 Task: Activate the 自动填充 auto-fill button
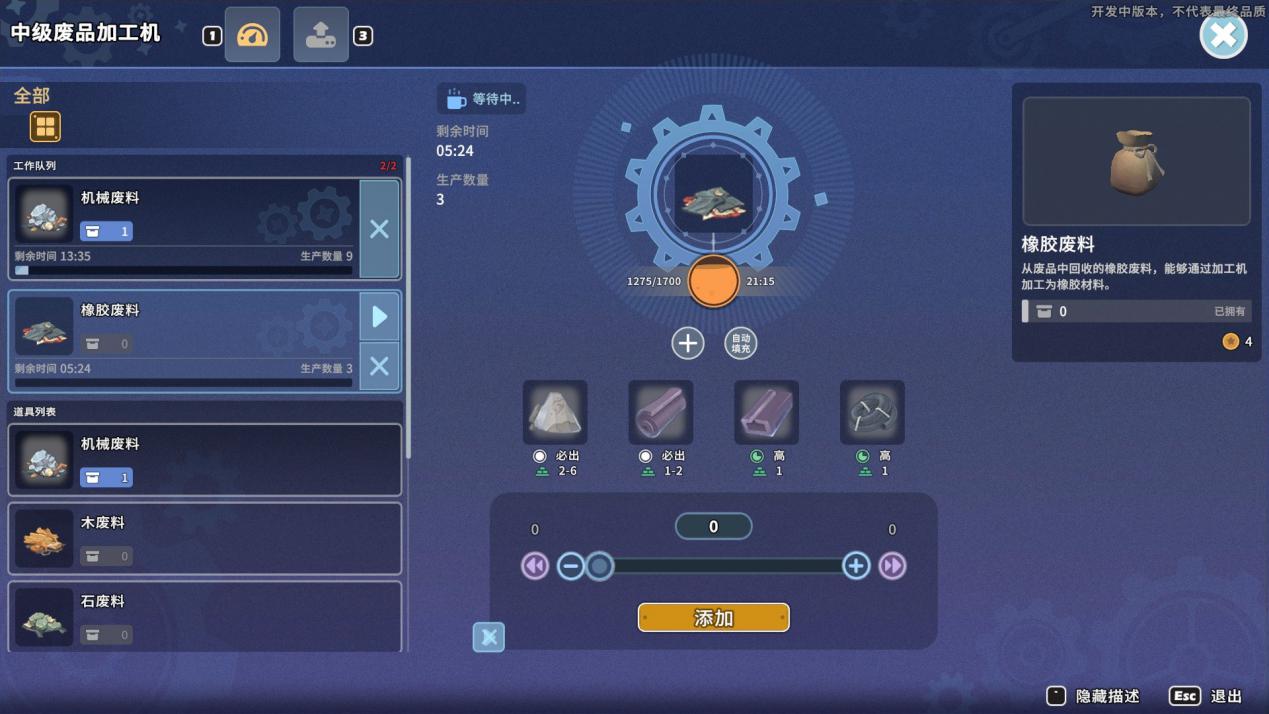(740, 343)
